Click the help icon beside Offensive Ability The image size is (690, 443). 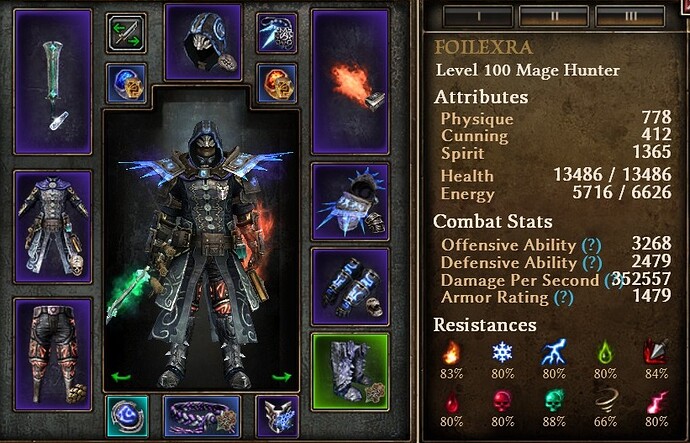click(591, 245)
